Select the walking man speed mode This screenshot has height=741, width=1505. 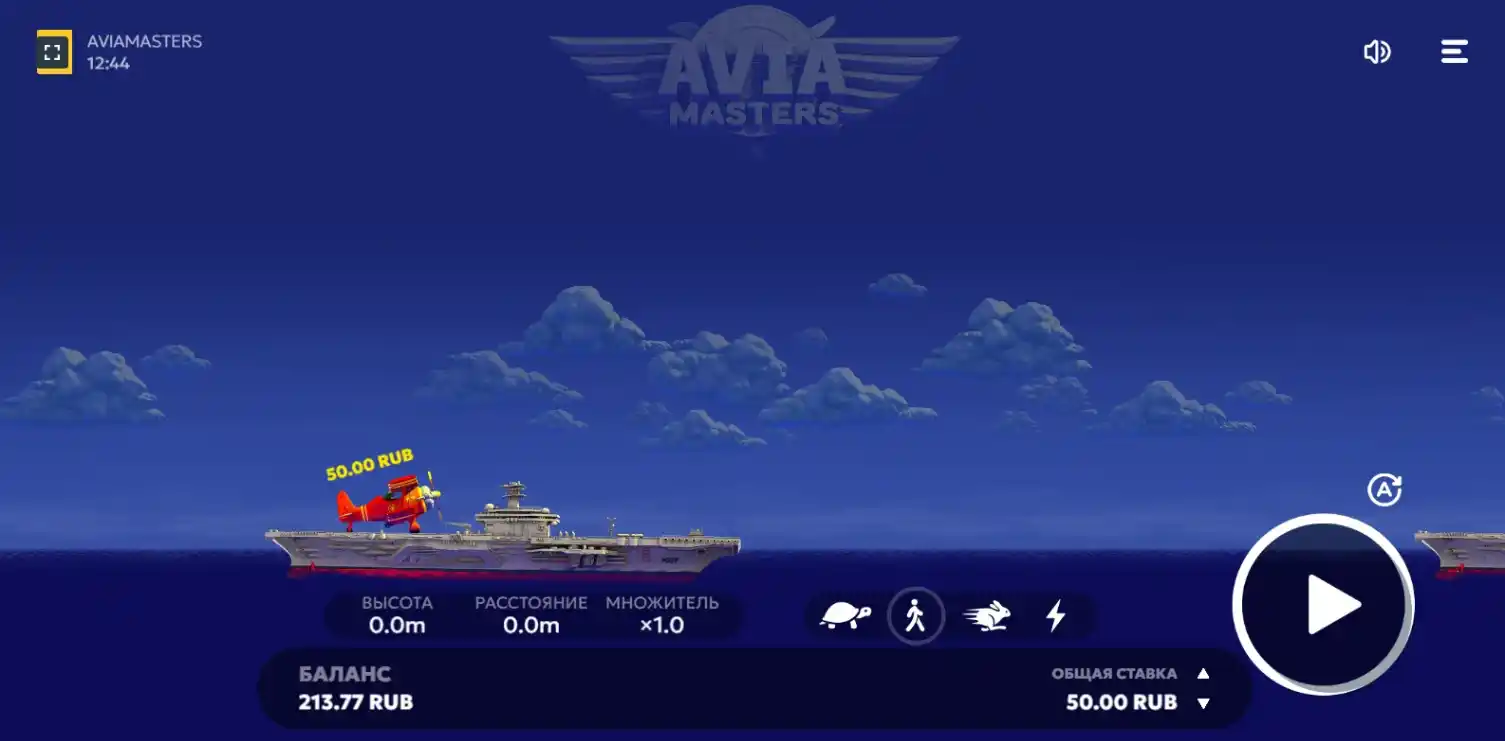[x=916, y=616]
